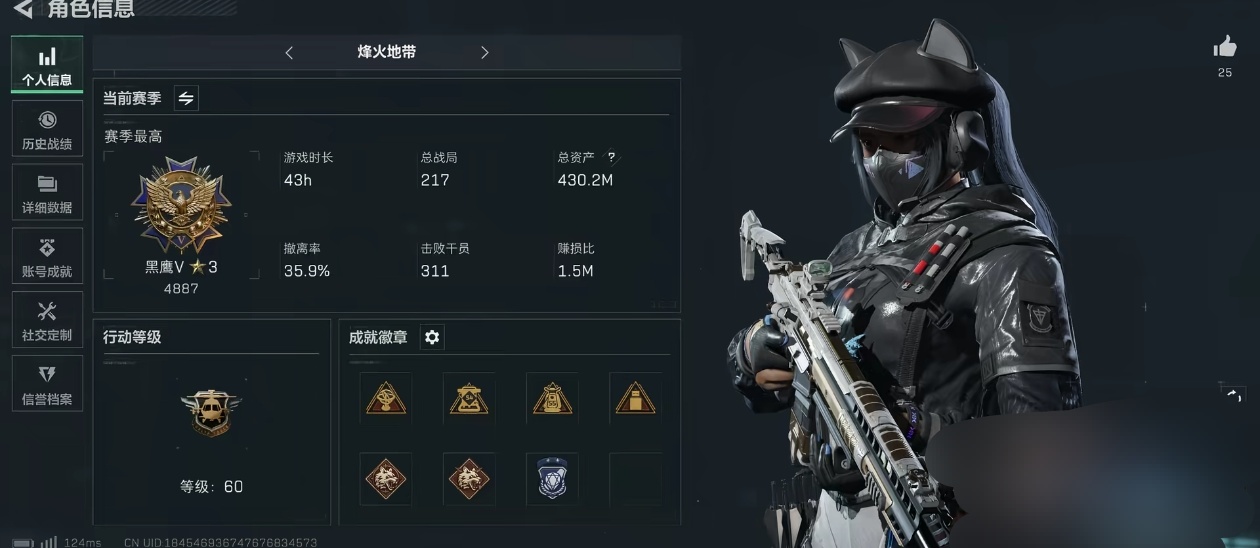This screenshot has width=1260, height=548.
Task: Click the right arrow beside 烽火地带
Action: tap(485, 53)
